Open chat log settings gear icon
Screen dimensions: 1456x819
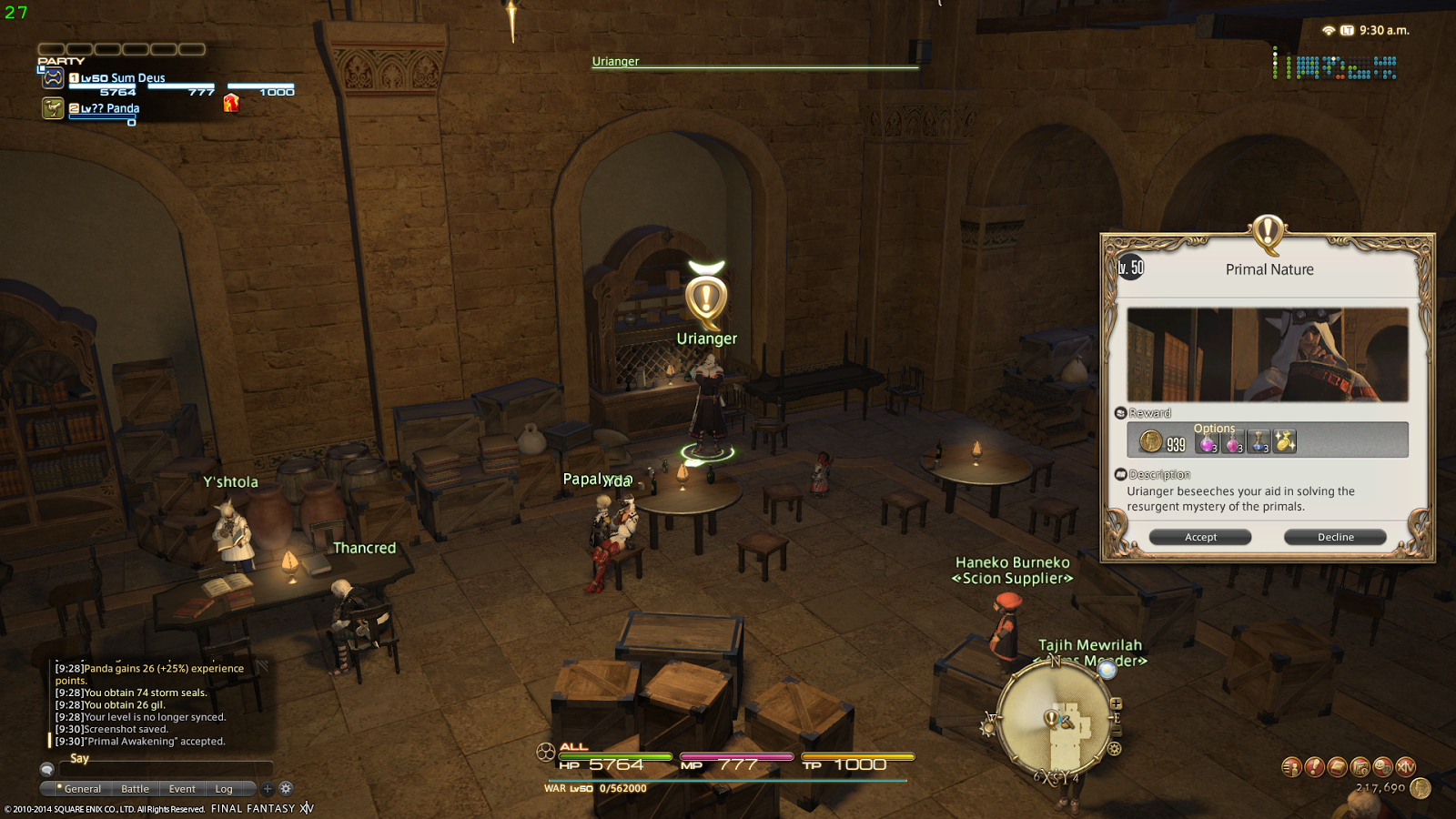pos(286,788)
